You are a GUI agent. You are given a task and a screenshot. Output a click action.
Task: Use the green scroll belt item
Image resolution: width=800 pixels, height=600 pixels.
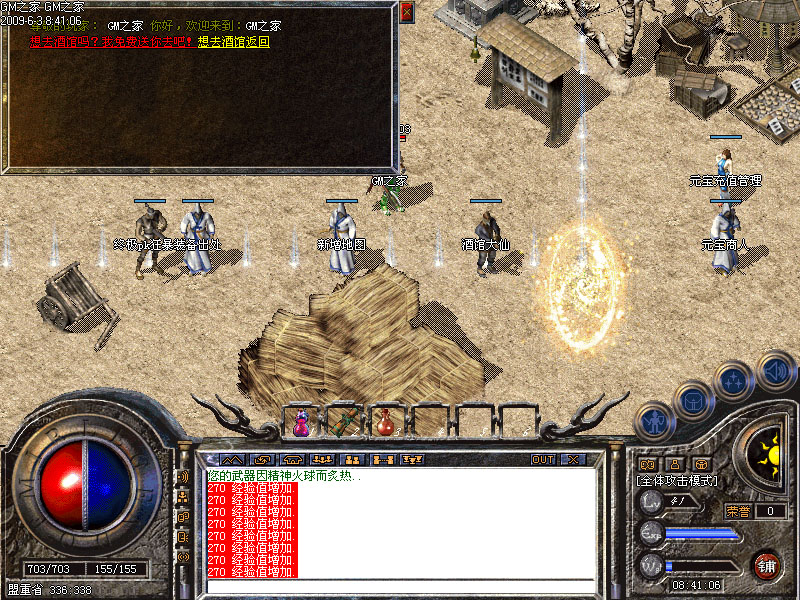343,422
